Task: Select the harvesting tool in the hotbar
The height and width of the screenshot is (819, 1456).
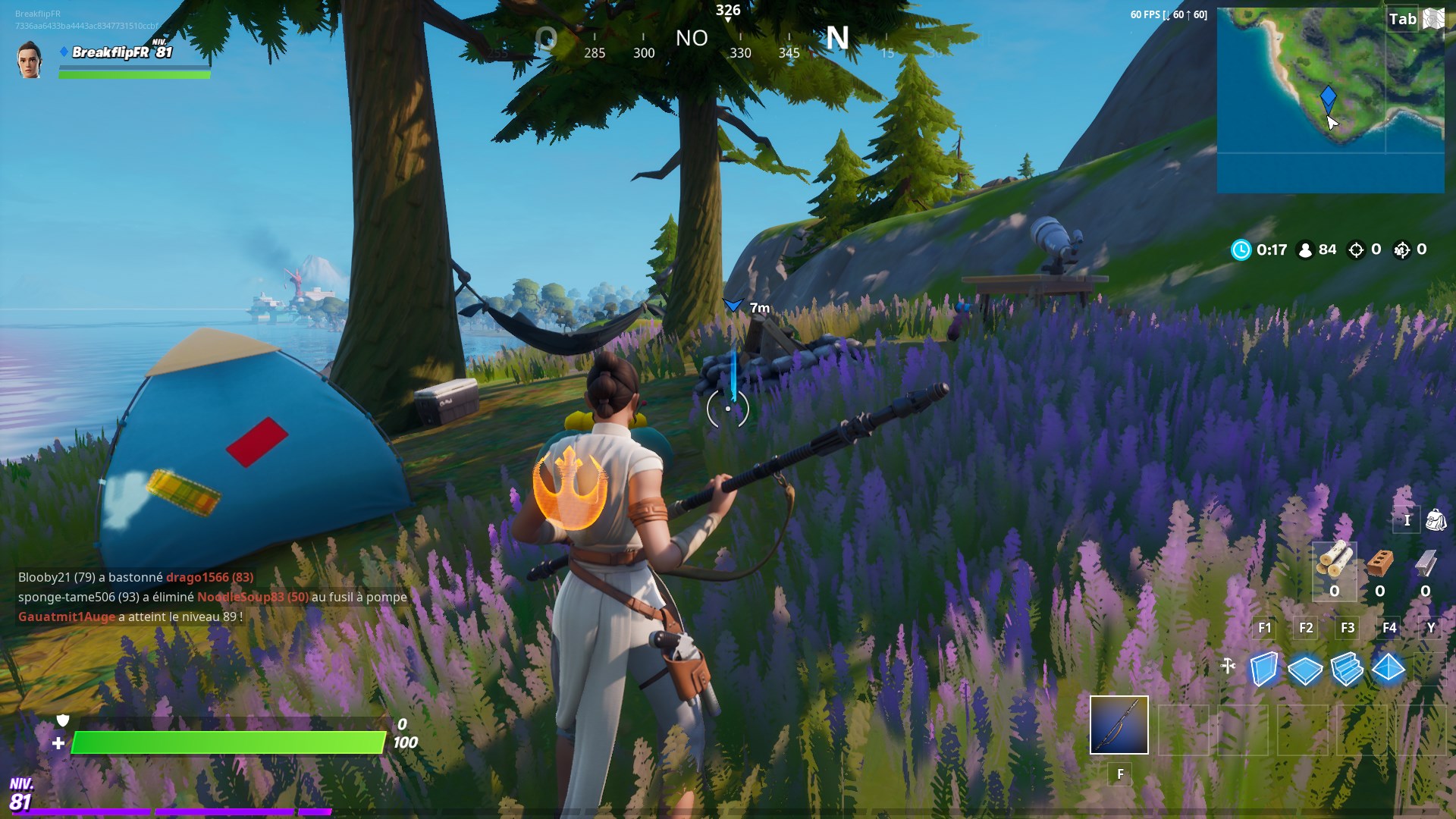Action: (x=1119, y=726)
